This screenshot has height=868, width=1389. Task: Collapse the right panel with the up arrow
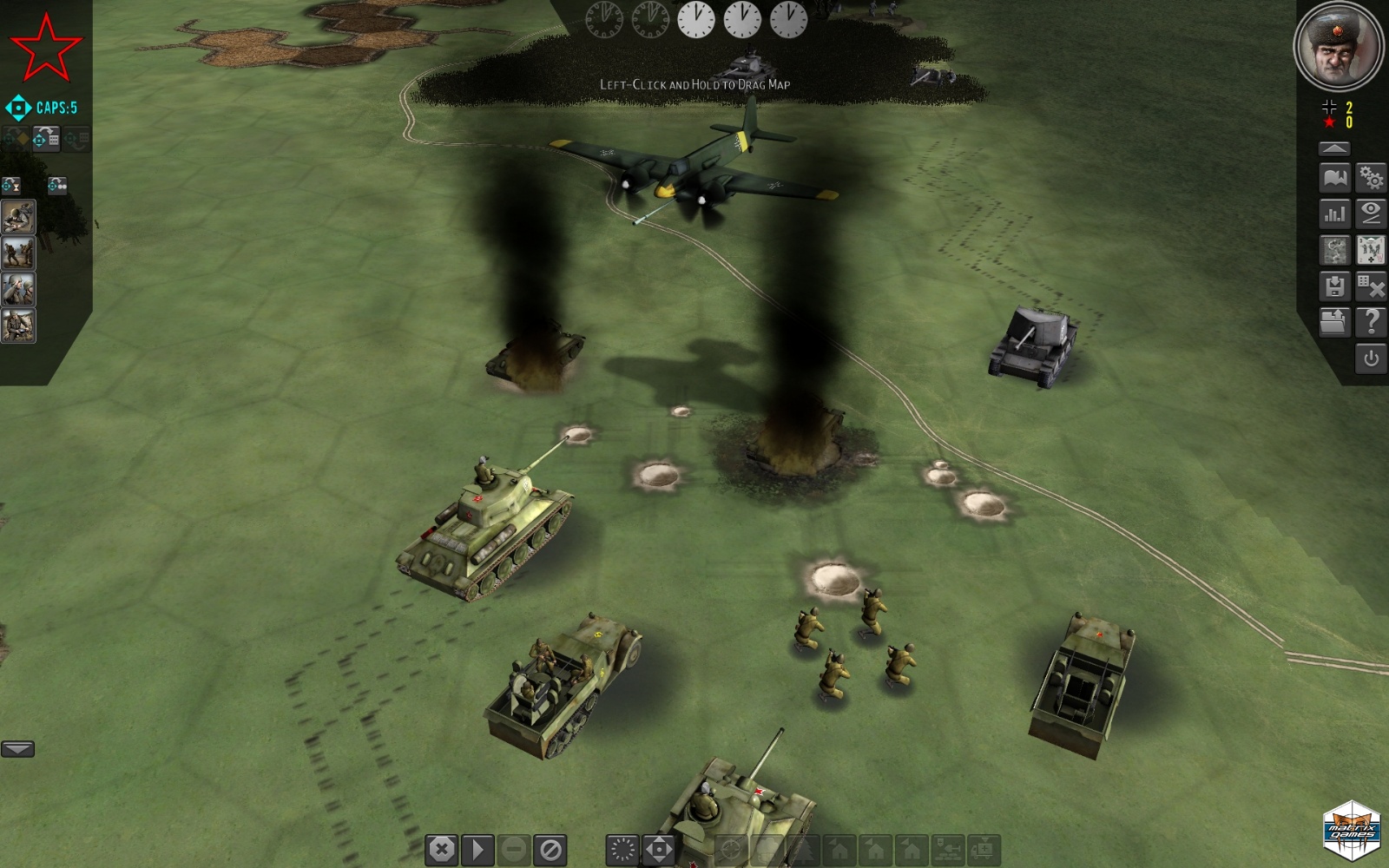click(1334, 148)
